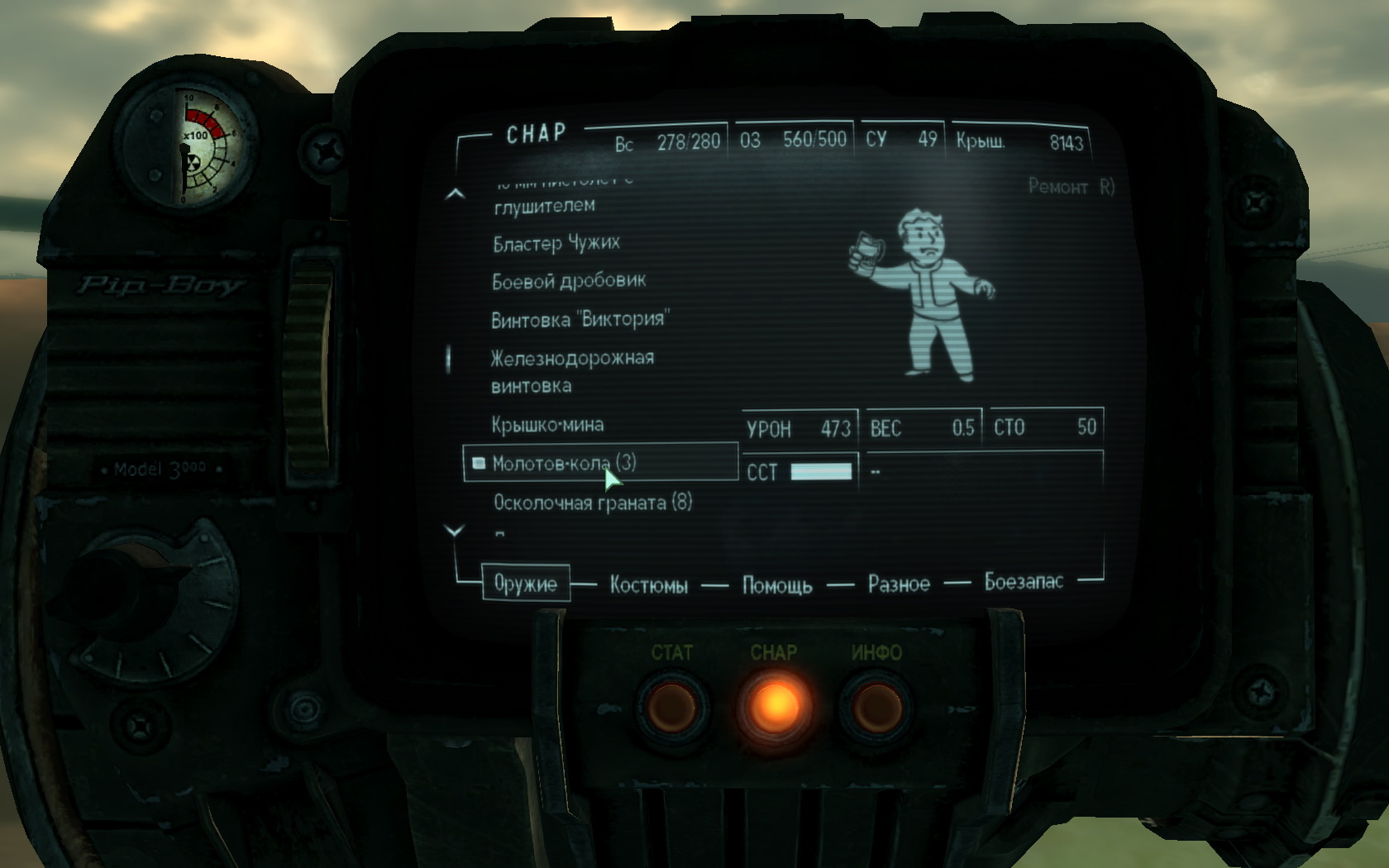Choose the Боевой дробовик weapon entry

click(568, 281)
